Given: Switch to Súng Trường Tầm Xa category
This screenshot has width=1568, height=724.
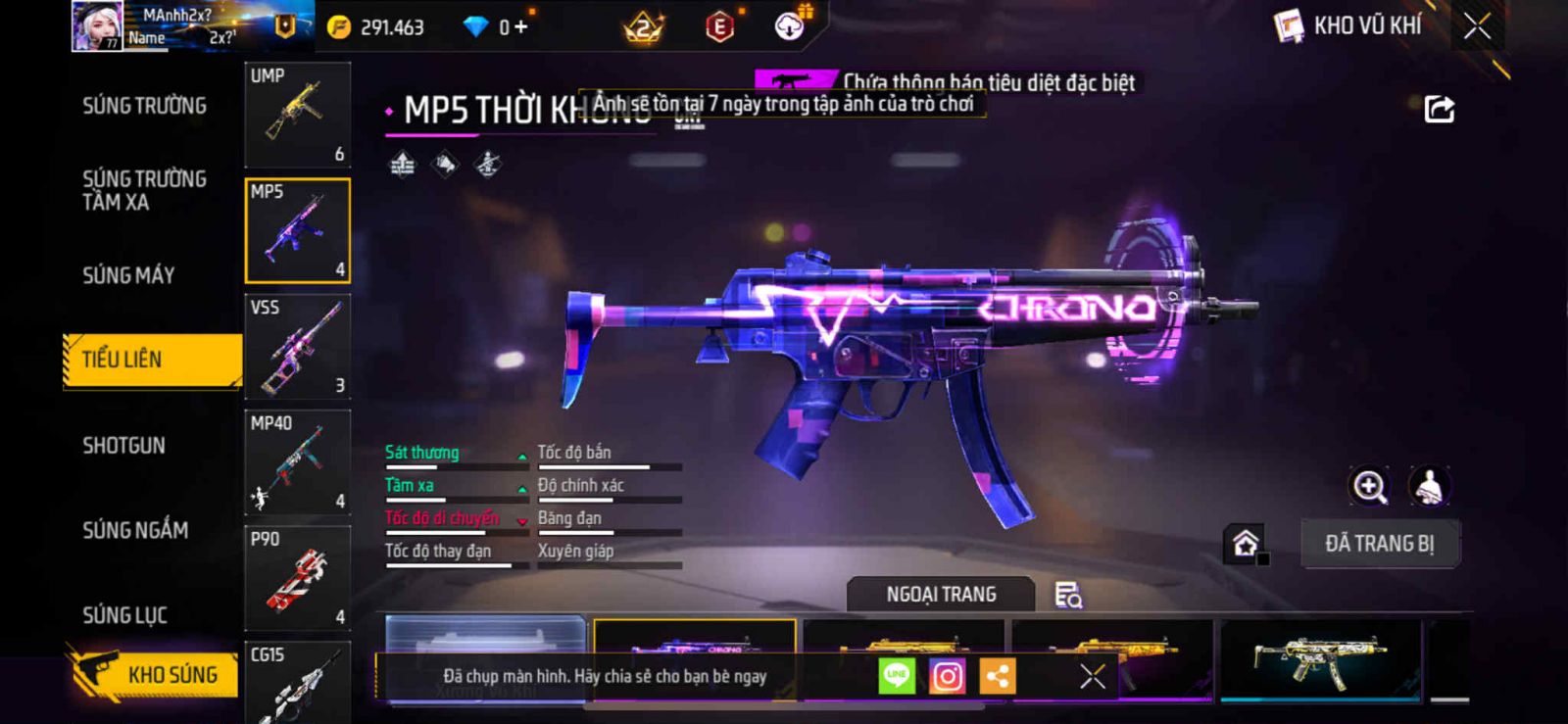Looking at the screenshot, I should (x=144, y=190).
